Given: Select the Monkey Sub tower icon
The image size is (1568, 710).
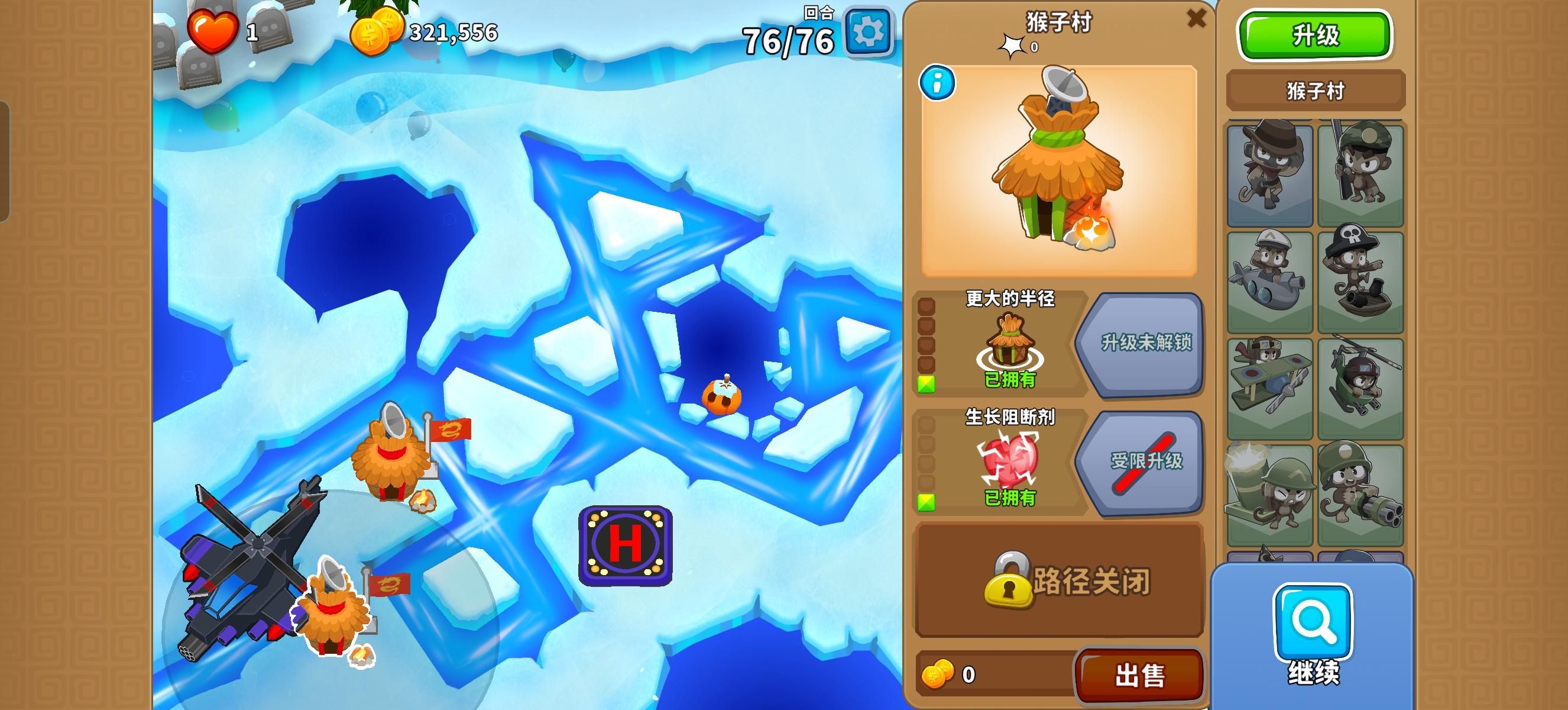Looking at the screenshot, I should pos(1270,280).
